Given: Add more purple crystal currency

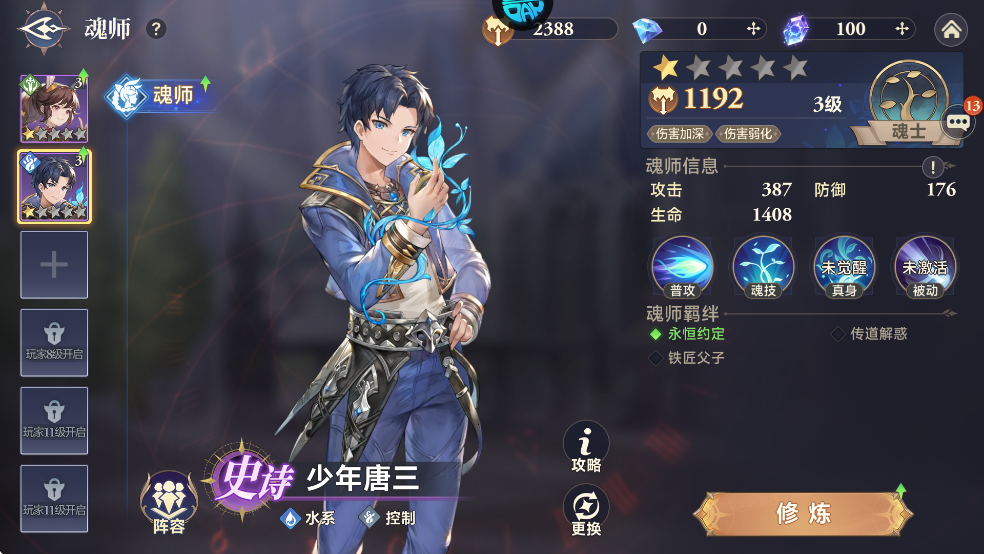Looking at the screenshot, I should pos(902,29).
